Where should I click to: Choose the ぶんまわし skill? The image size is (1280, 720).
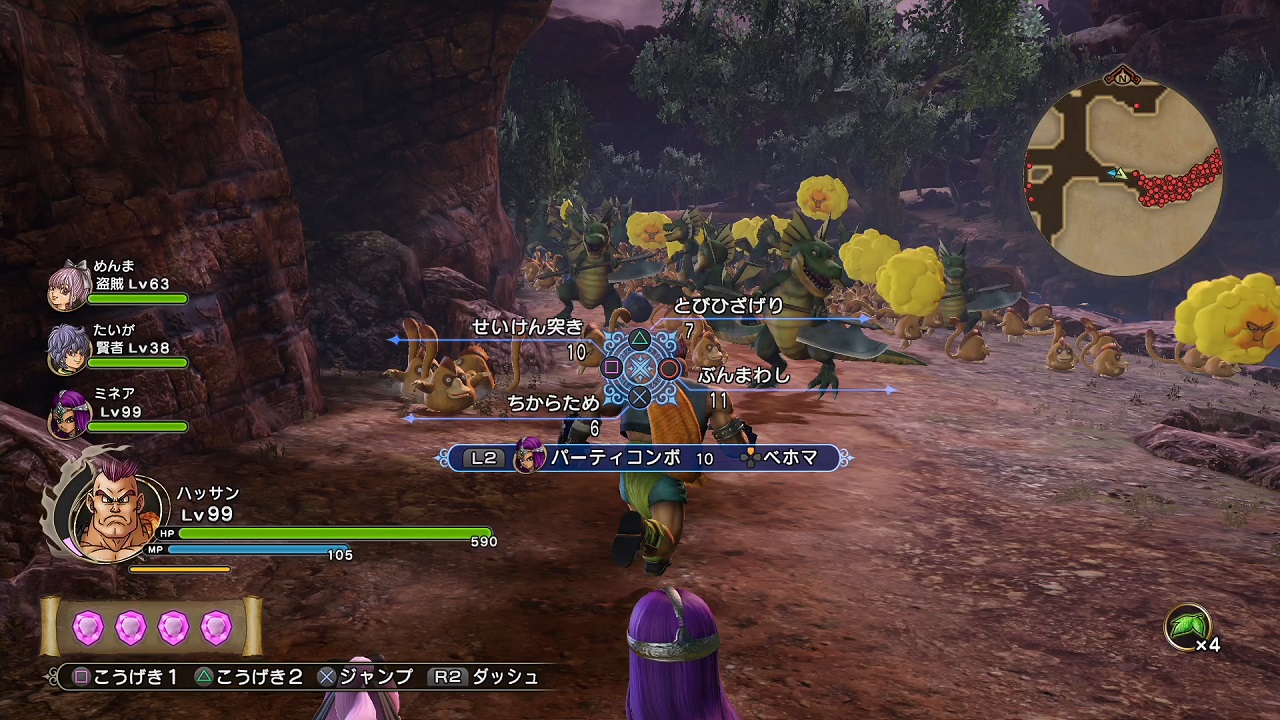(x=744, y=376)
